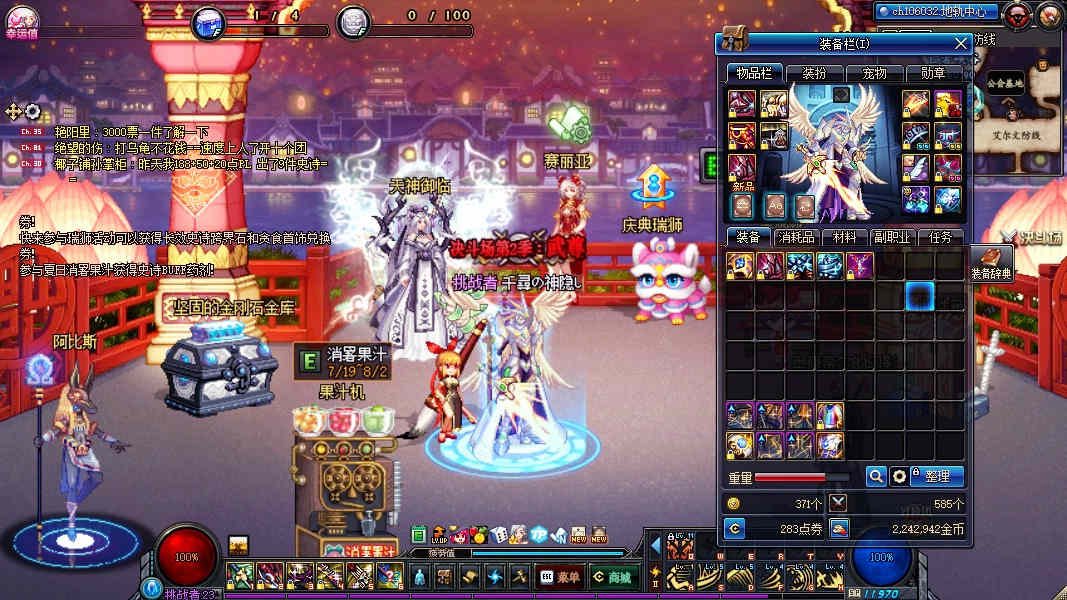Click the 金币 gold coins icon
This screenshot has height=600, width=1067.
839,528
